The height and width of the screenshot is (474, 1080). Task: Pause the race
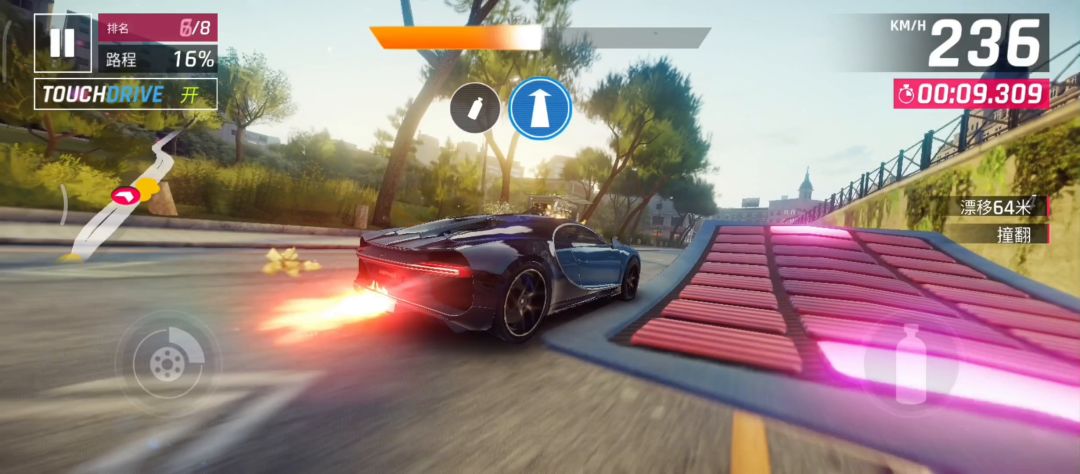click(x=62, y=42)
